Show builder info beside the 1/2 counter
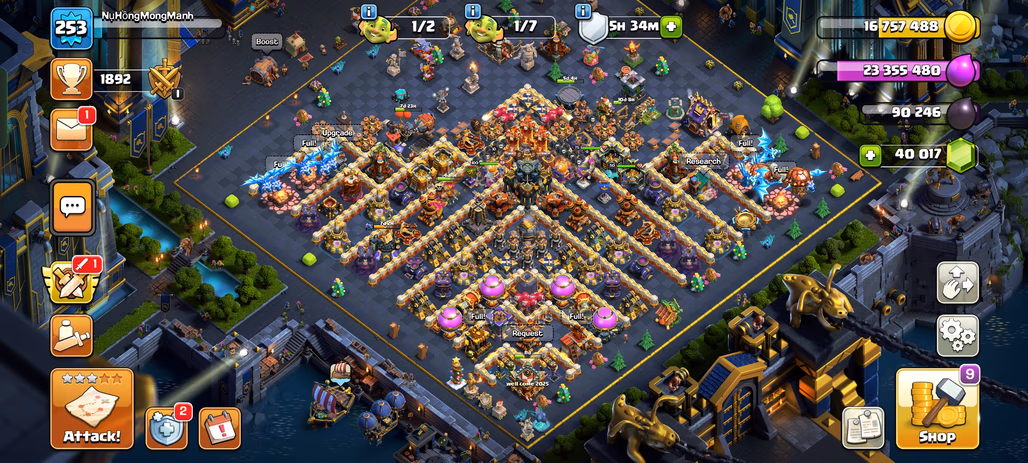 coord(369,12)
